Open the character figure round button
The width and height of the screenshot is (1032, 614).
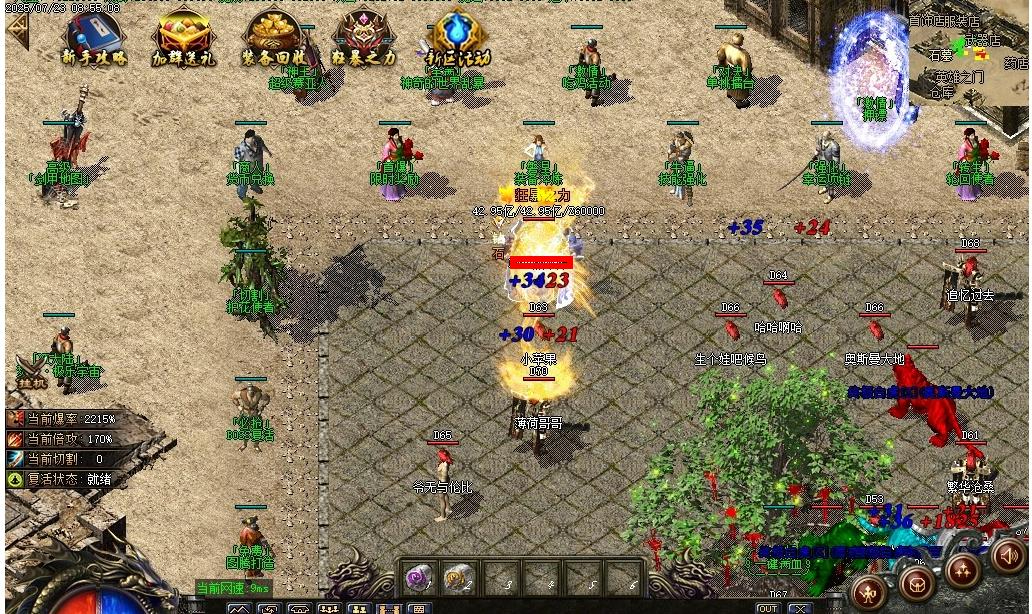pyautogui.click(x=870, y=588)
